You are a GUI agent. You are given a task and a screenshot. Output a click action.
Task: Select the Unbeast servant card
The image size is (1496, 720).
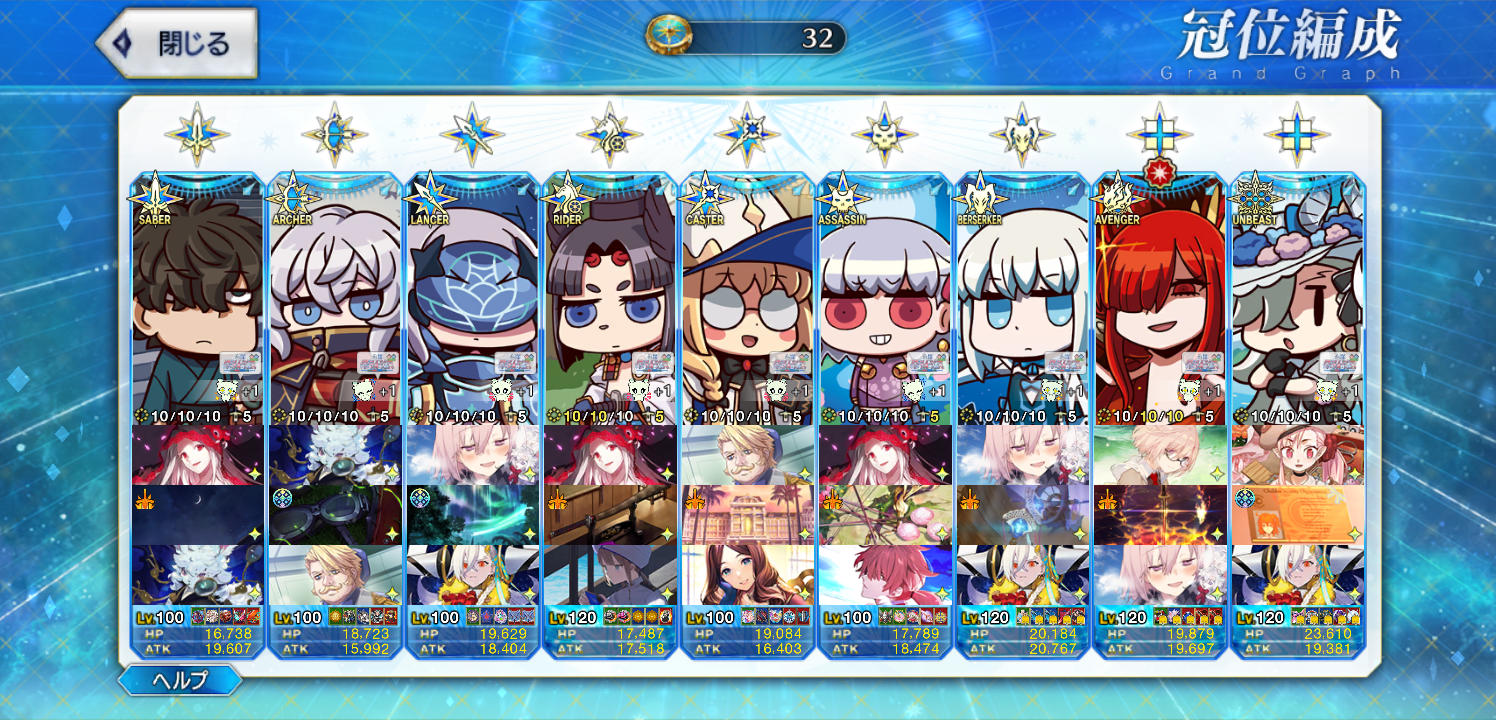(1297, 300)
